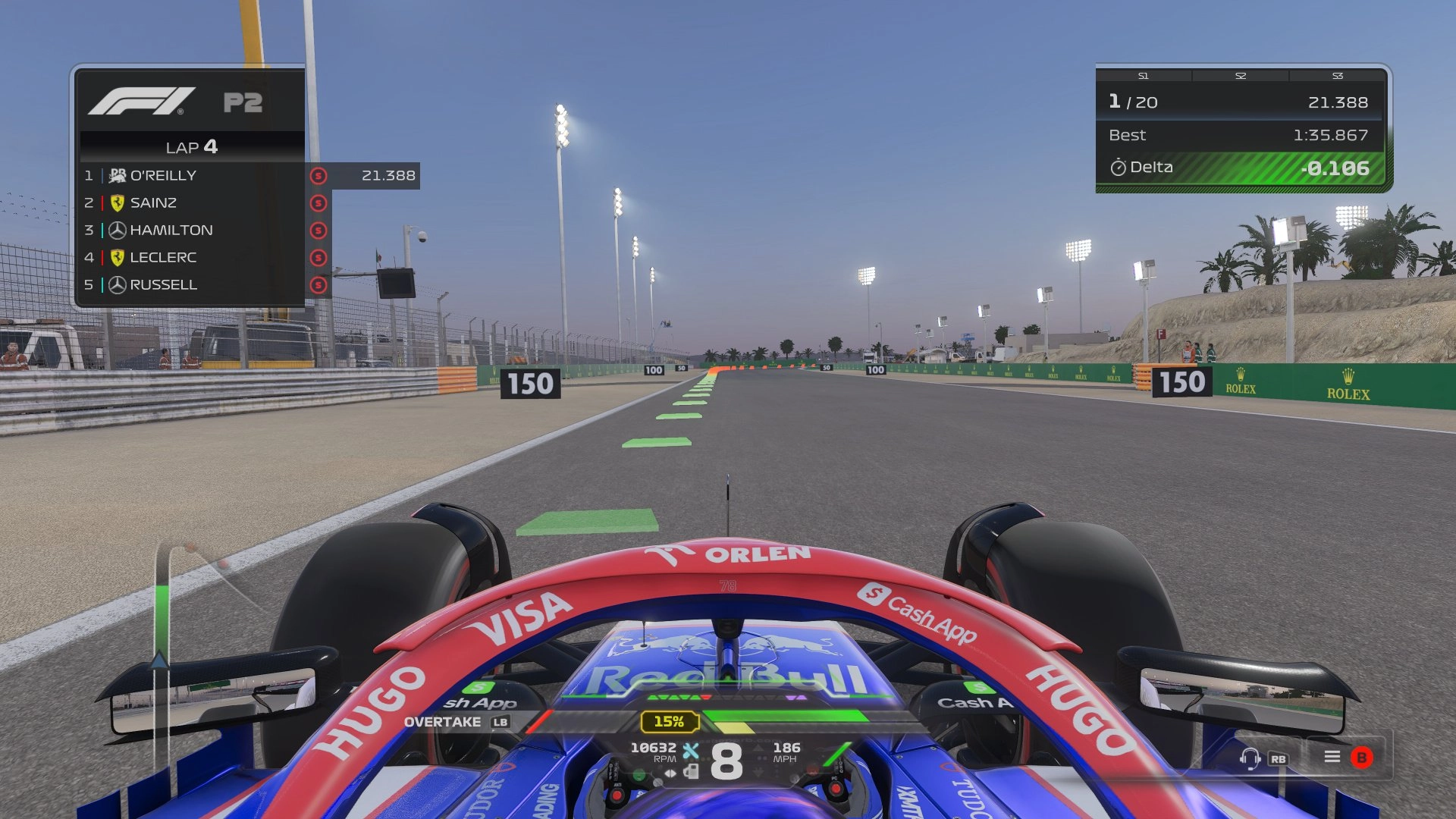Click the Mercedes logo next to Russell
The height and width of the screenshot is (819, 1456).
(x=118, y=284)
